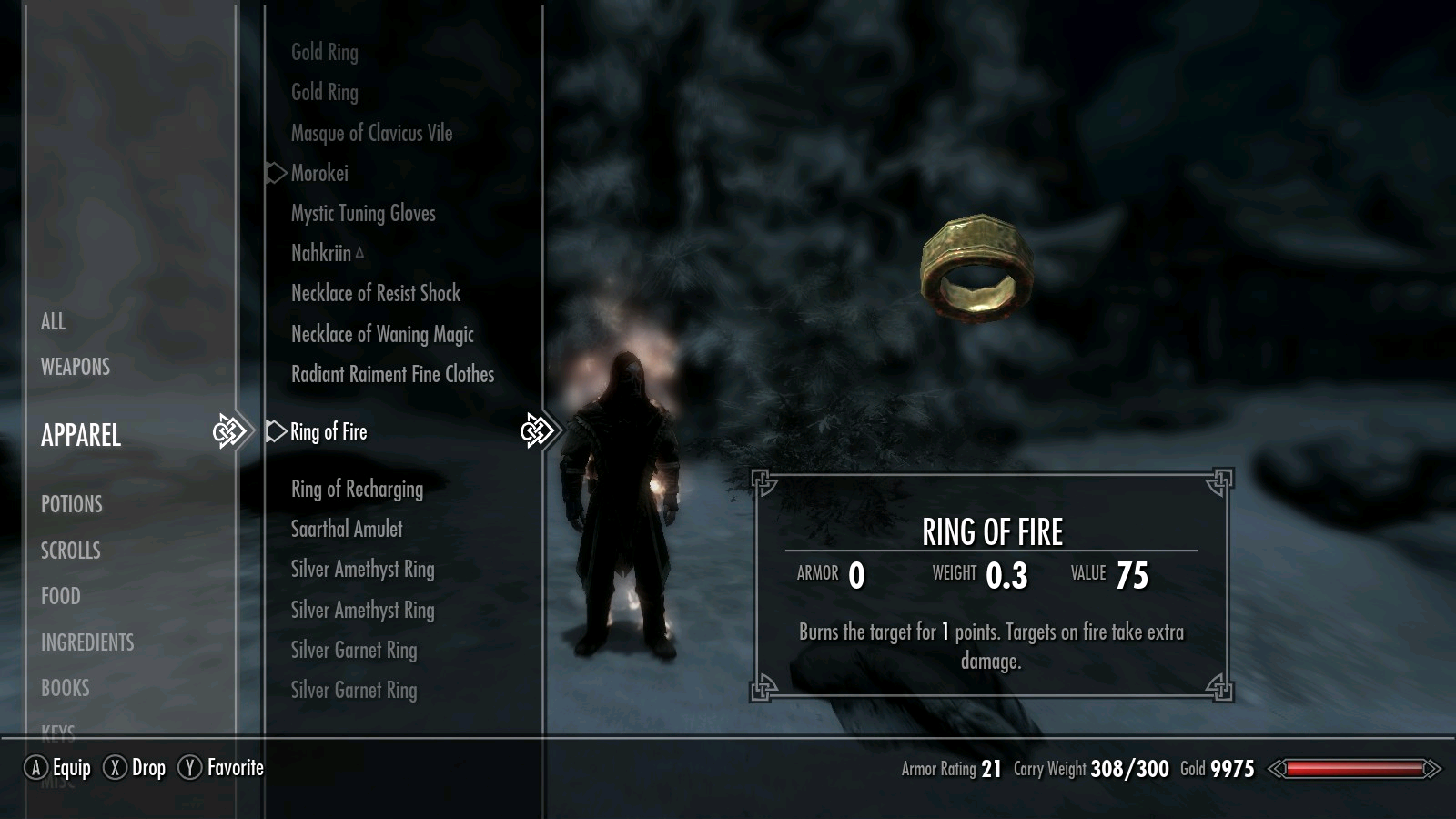
Task: Choose the Saarthal Amulet
Action: (x=347, y=529)
